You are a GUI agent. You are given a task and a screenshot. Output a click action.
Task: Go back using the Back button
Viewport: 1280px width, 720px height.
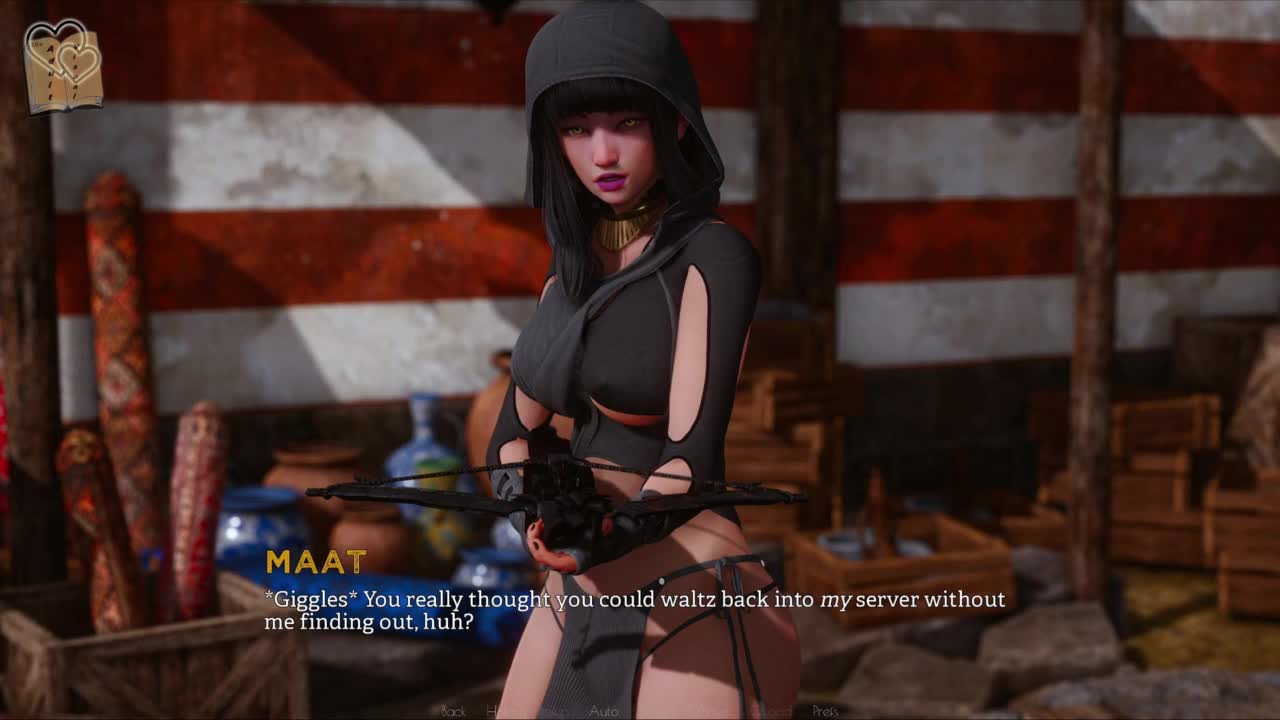(453, 711)
